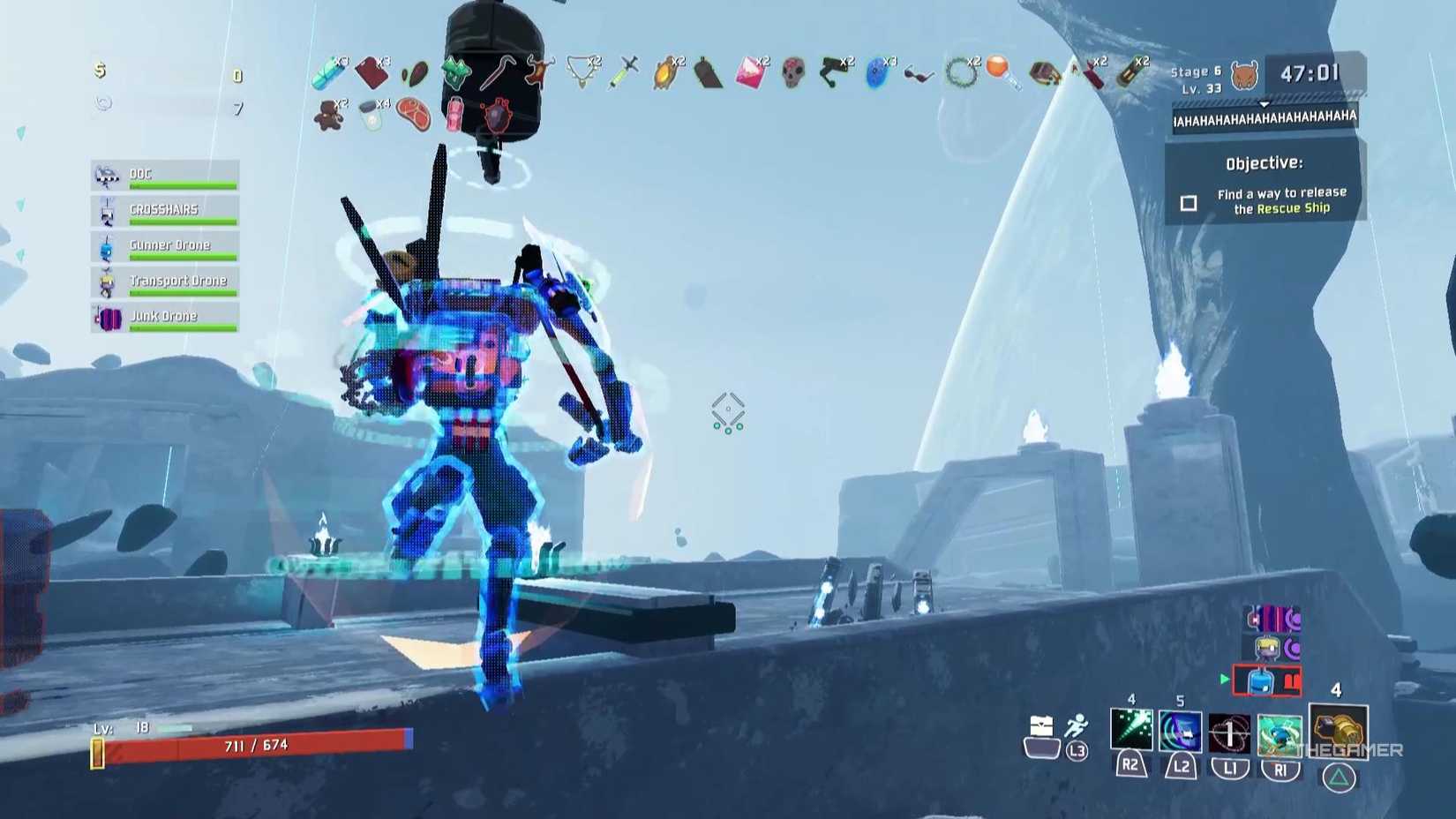This screenshot has width=1456, height=819.
Task: Check the Objective checkbox for the Rescue Ship
Action: (x=1190, y=202)
